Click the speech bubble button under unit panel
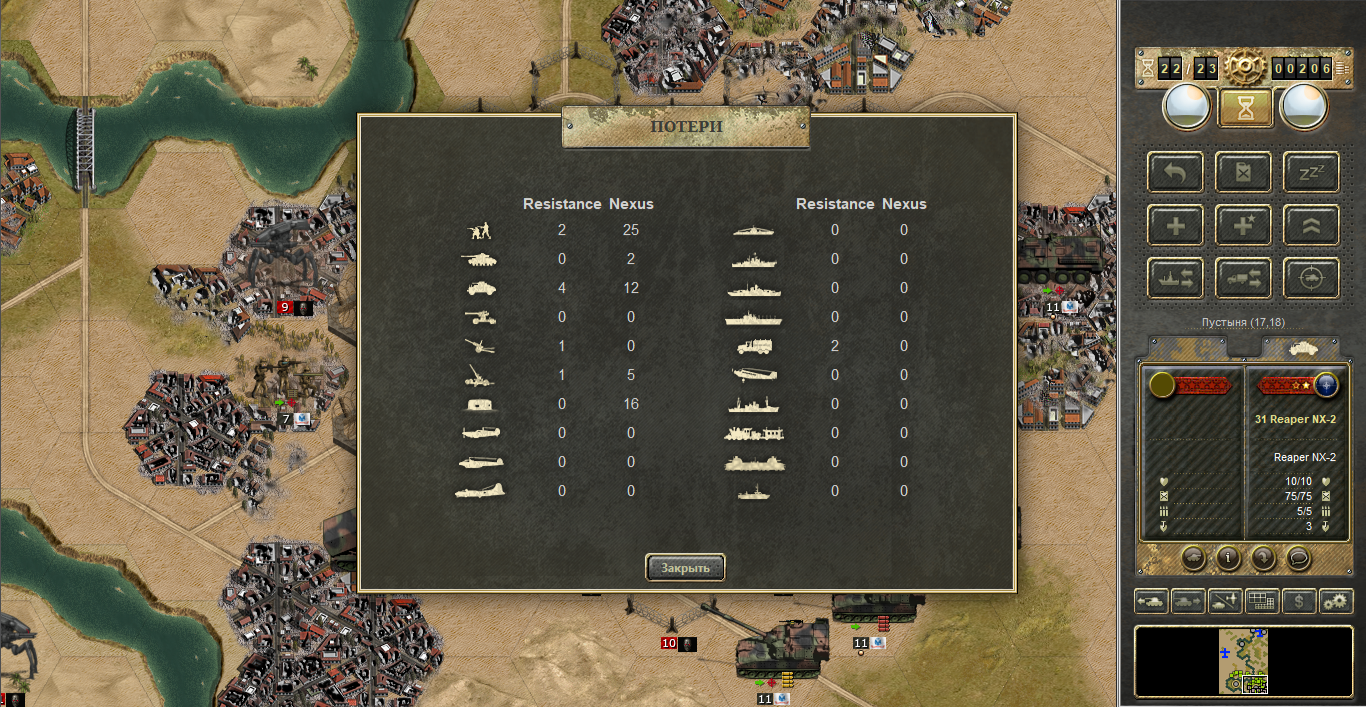This screenshot has width=1366, height=707. [x=1298, y=557]
